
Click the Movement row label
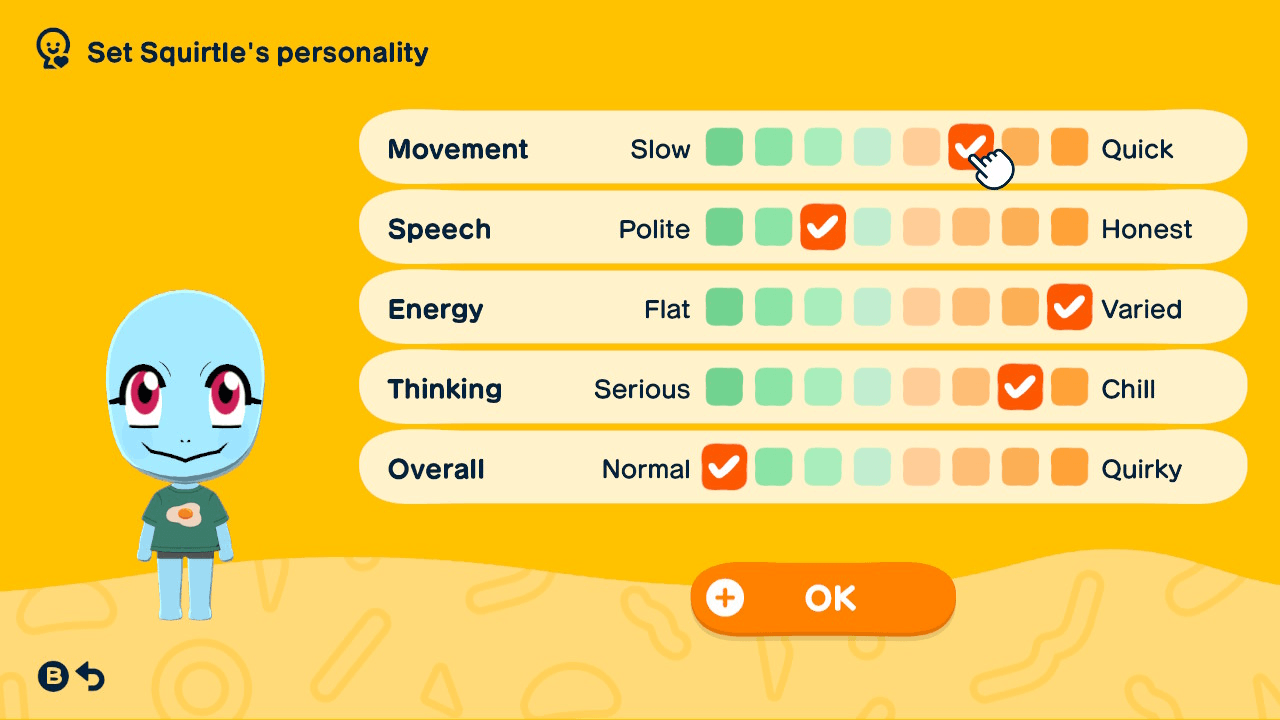pyautogui.click(x=458, y=148)
